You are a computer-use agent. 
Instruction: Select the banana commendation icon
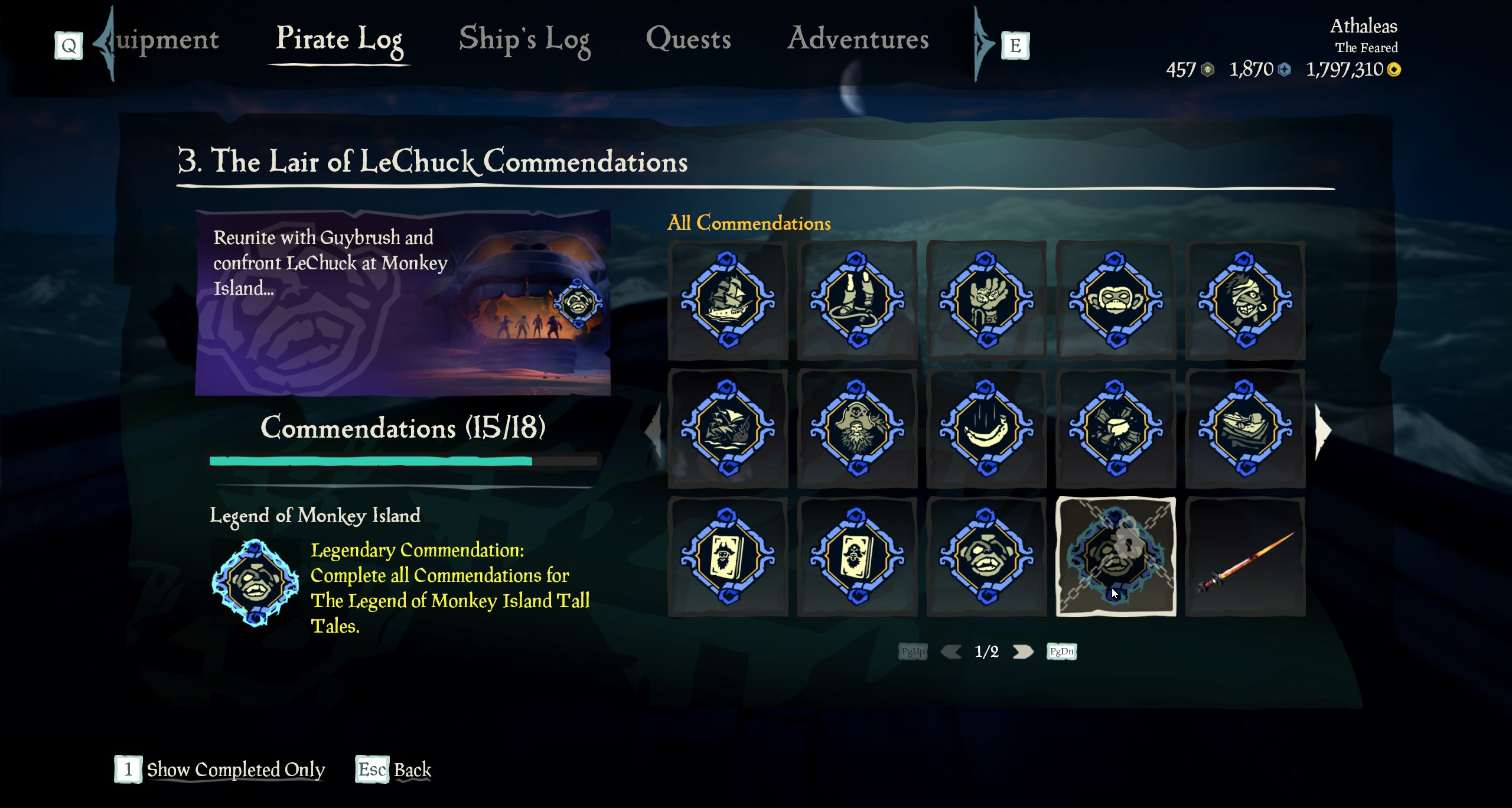[986, 429]
